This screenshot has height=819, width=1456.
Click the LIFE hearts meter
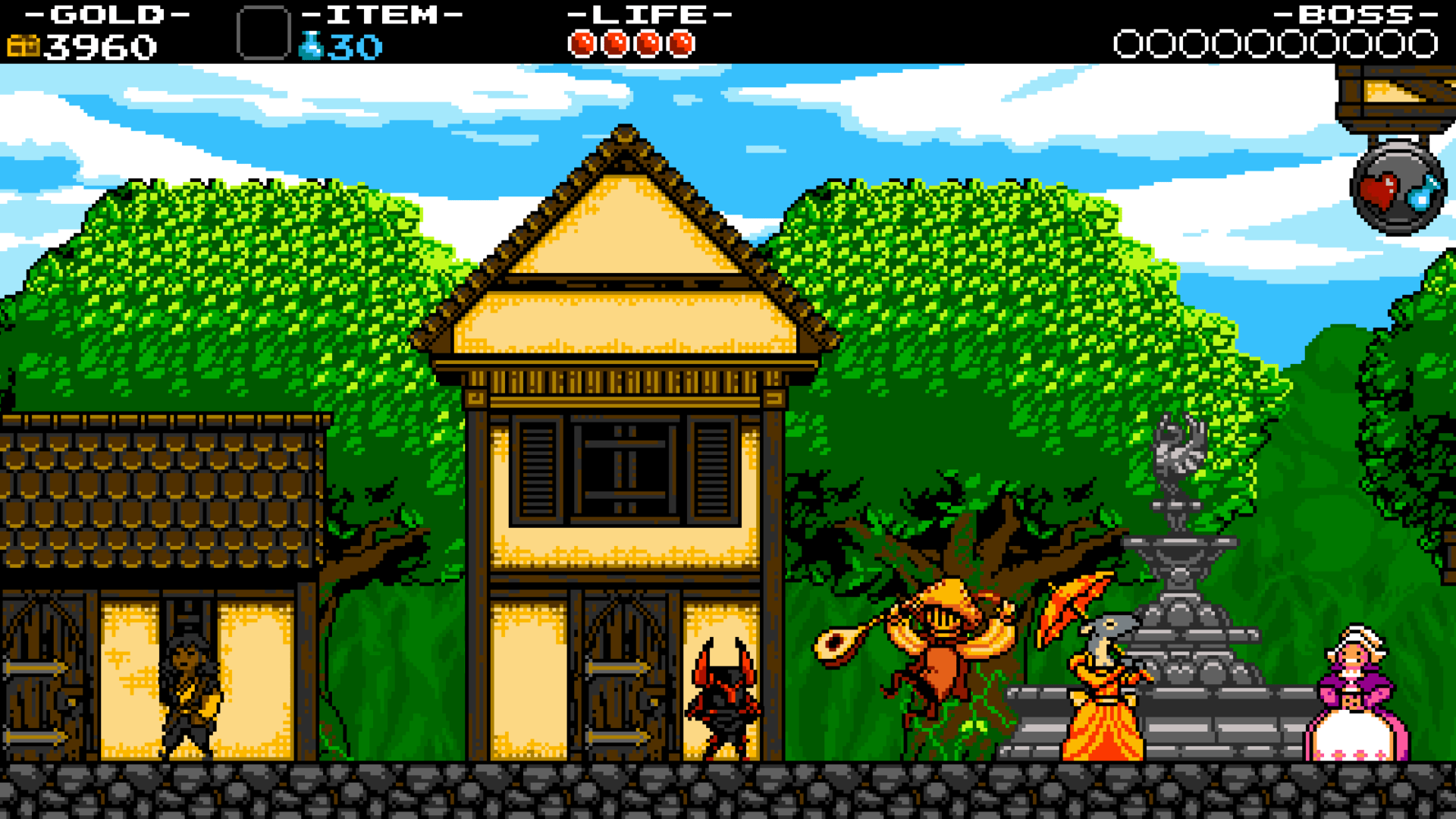click(x=633, y=43)
